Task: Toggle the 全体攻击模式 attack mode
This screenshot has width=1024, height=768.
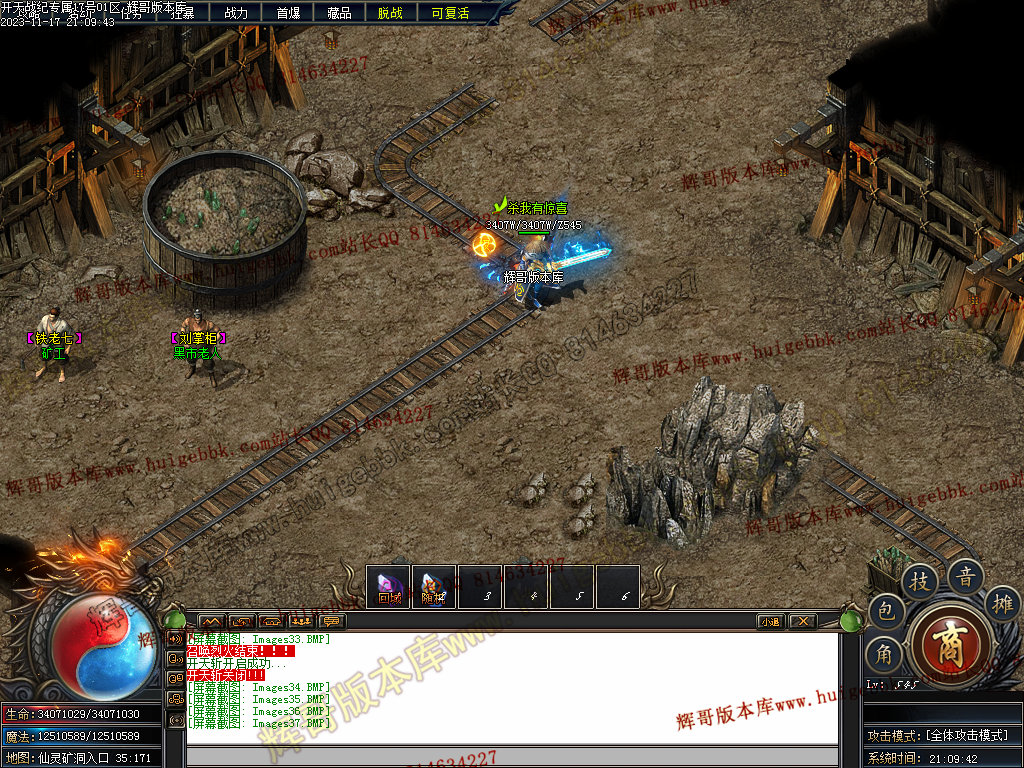Action: tap(942, 735)
